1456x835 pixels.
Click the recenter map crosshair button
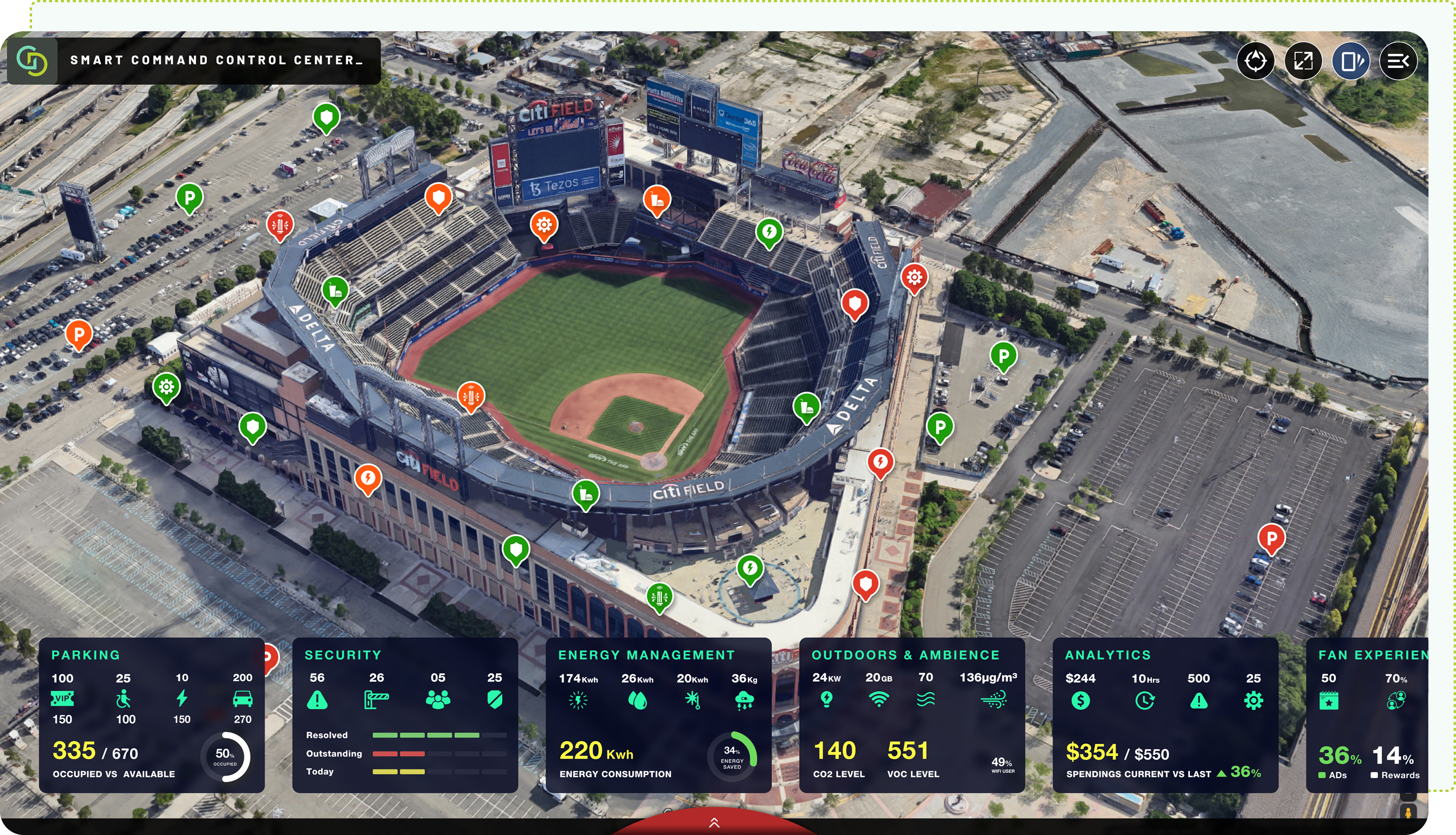click(x=1255, y=61)
